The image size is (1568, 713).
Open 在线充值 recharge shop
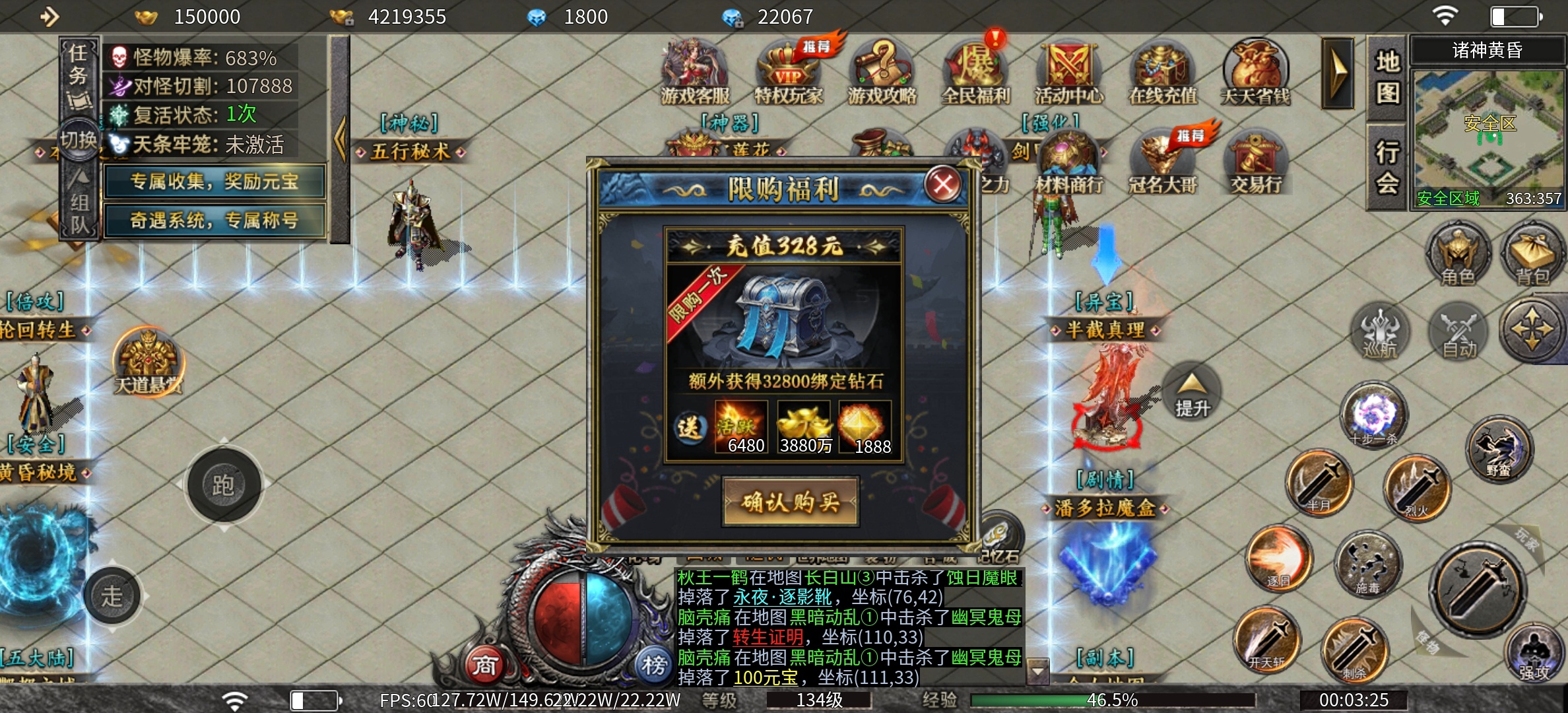tap(1163, 72)
